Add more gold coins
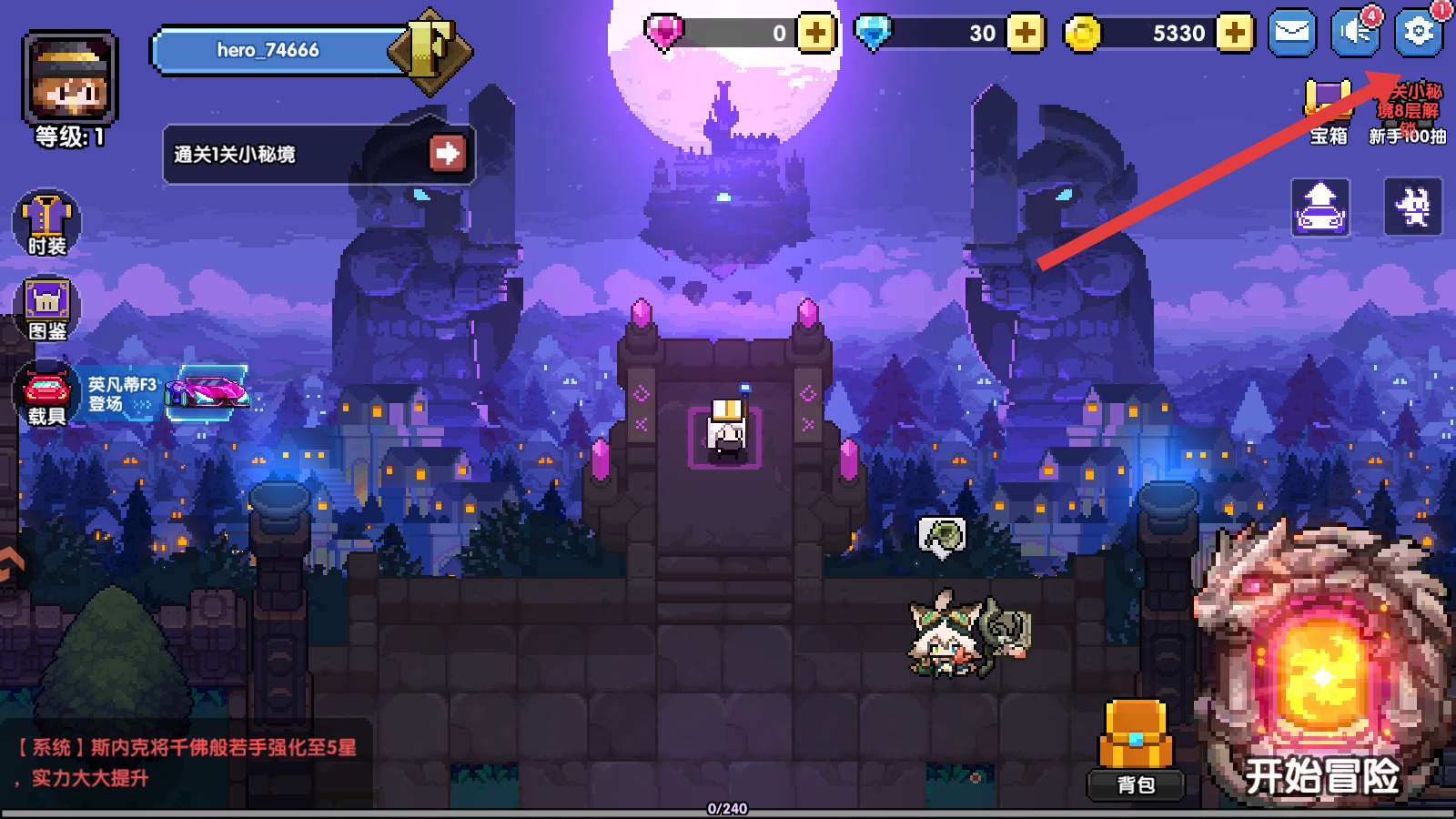 [1235, 34]
